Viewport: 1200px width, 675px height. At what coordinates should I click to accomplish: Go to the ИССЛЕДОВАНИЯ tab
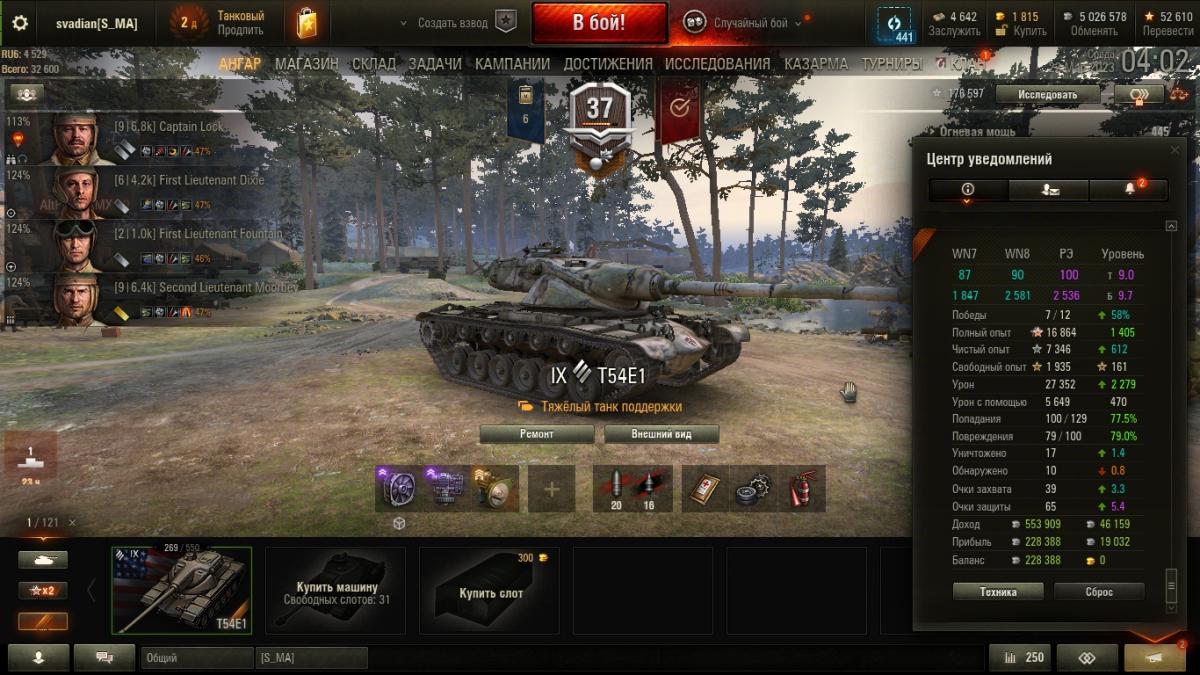[x=717, y=64]
